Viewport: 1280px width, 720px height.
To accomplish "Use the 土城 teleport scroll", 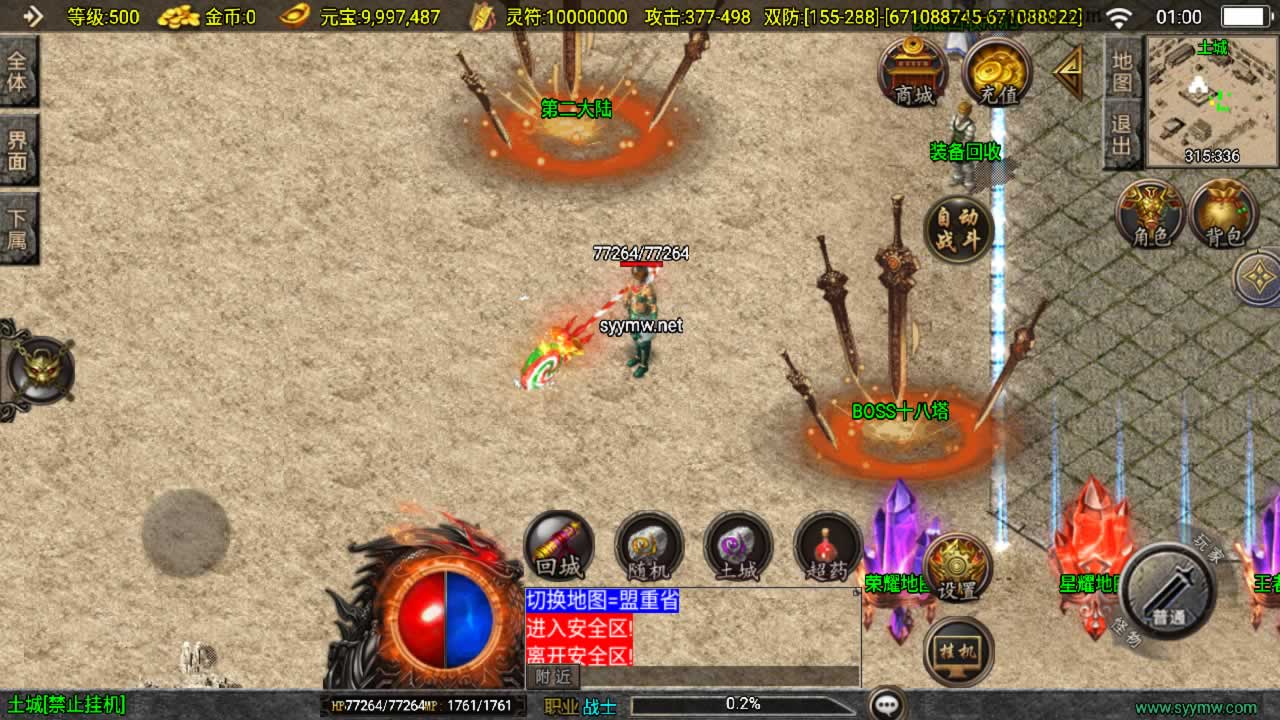I will [x=738, y=547].
